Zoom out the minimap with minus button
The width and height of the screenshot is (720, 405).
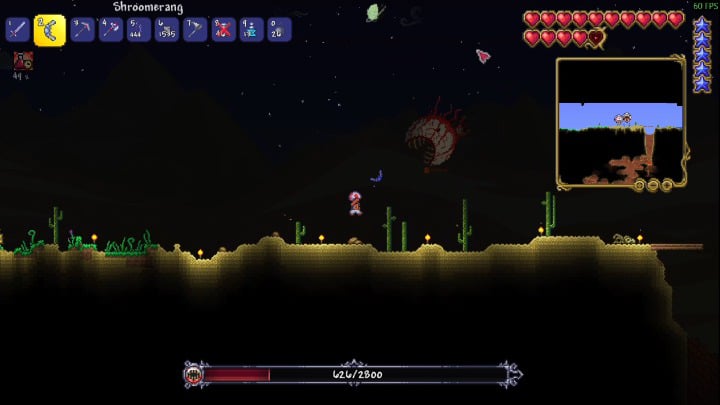pos(654,185)
